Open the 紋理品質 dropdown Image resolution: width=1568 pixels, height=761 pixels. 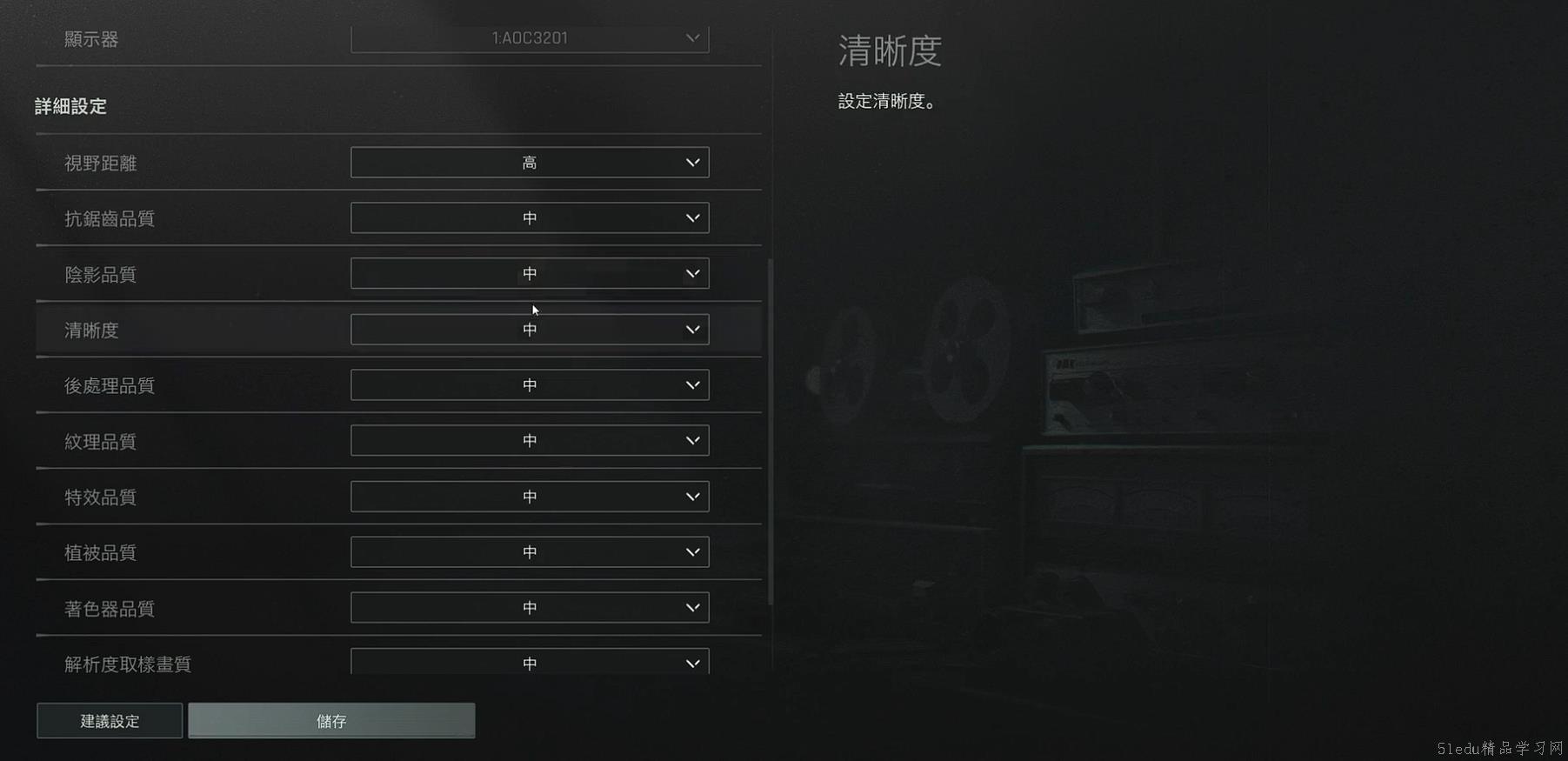(530, 441)
